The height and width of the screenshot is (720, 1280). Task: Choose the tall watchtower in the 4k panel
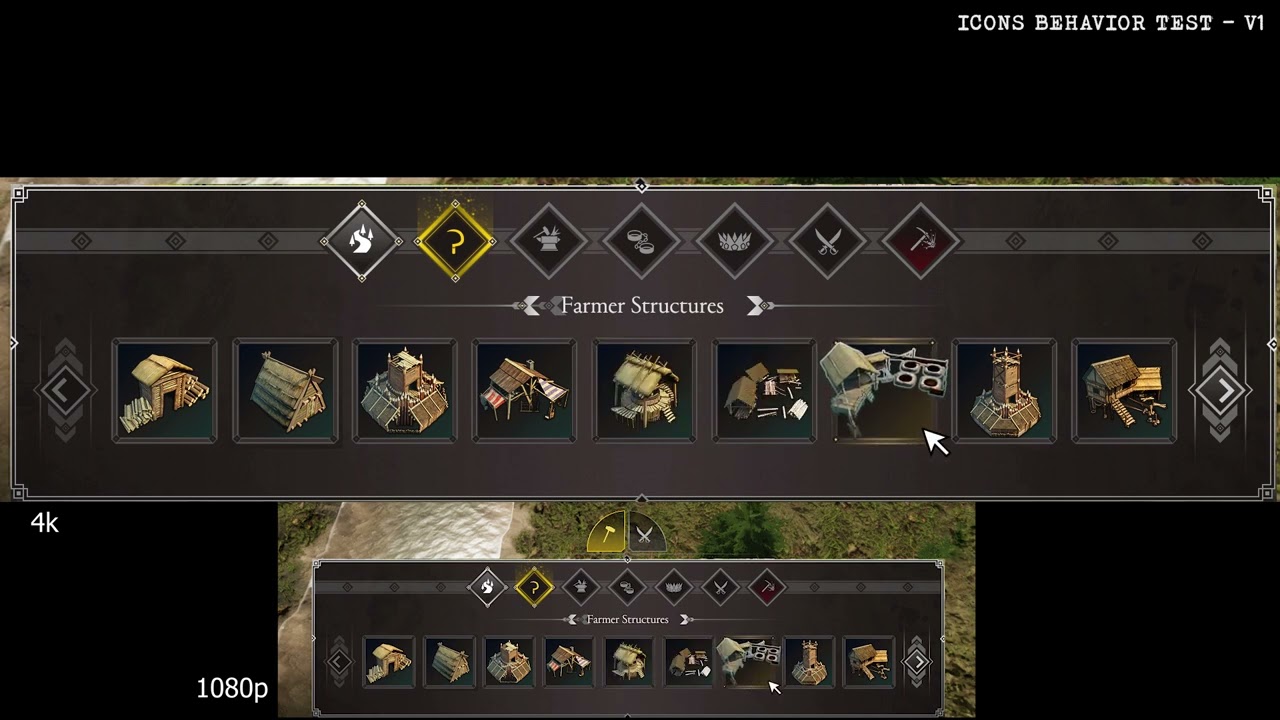[x=1004, y=391]
